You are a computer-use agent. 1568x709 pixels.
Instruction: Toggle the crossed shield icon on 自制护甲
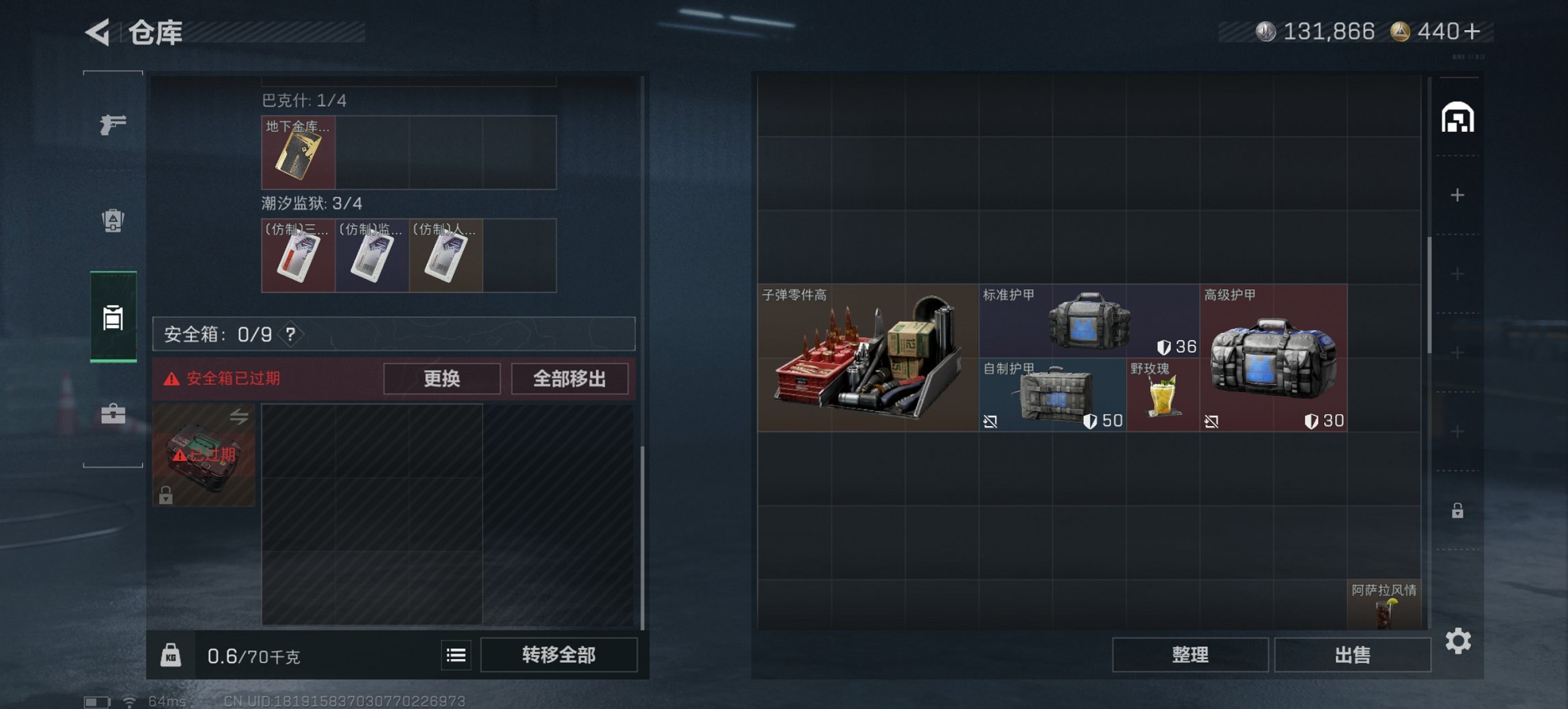[991, 421]
